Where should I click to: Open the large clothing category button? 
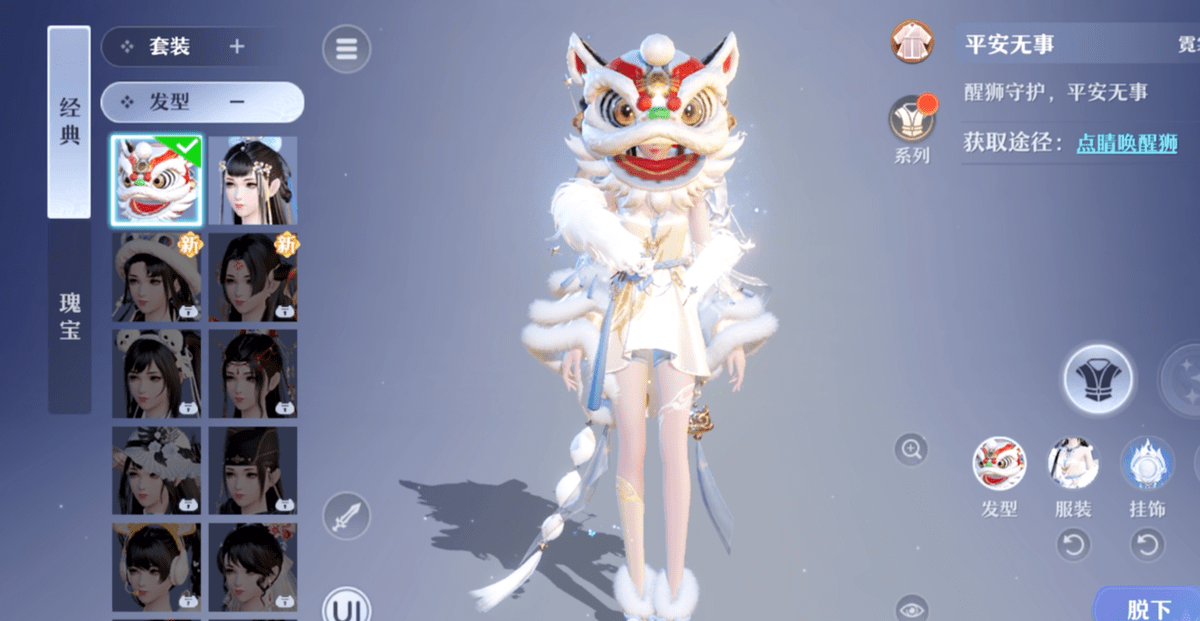tap(1098, 379)
